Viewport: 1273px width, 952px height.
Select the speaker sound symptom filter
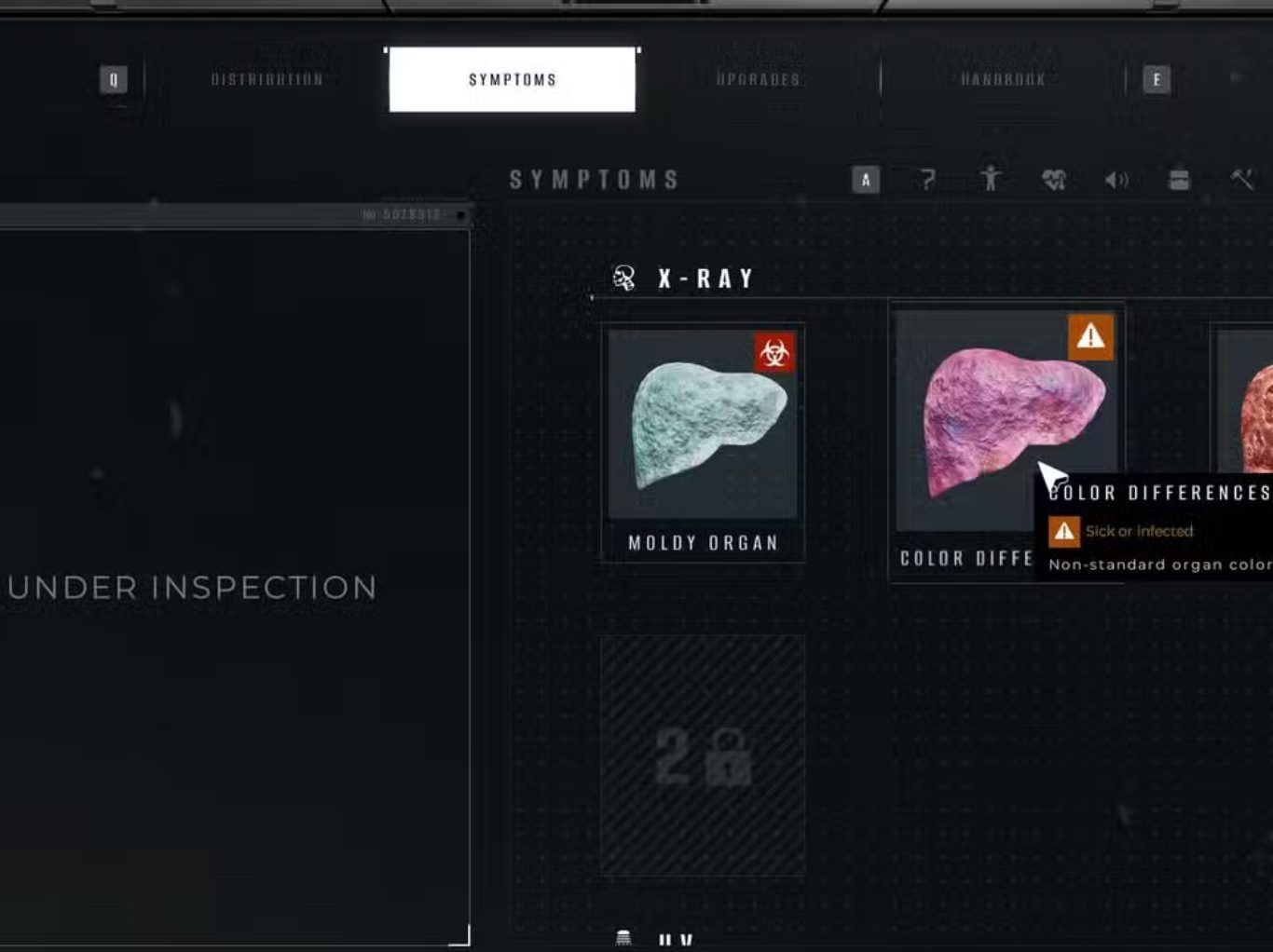[1116, 180]
